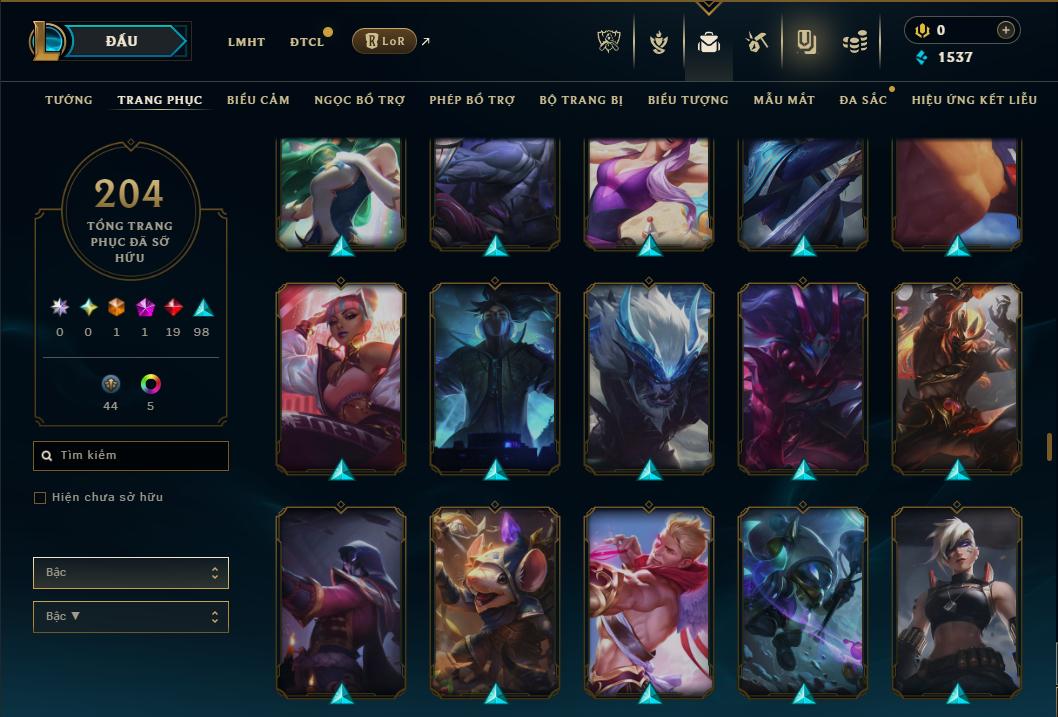This screenshot has height=717, width=1058.
Task: Open the loot coins stack icon
Action: (x=854, y=42)
